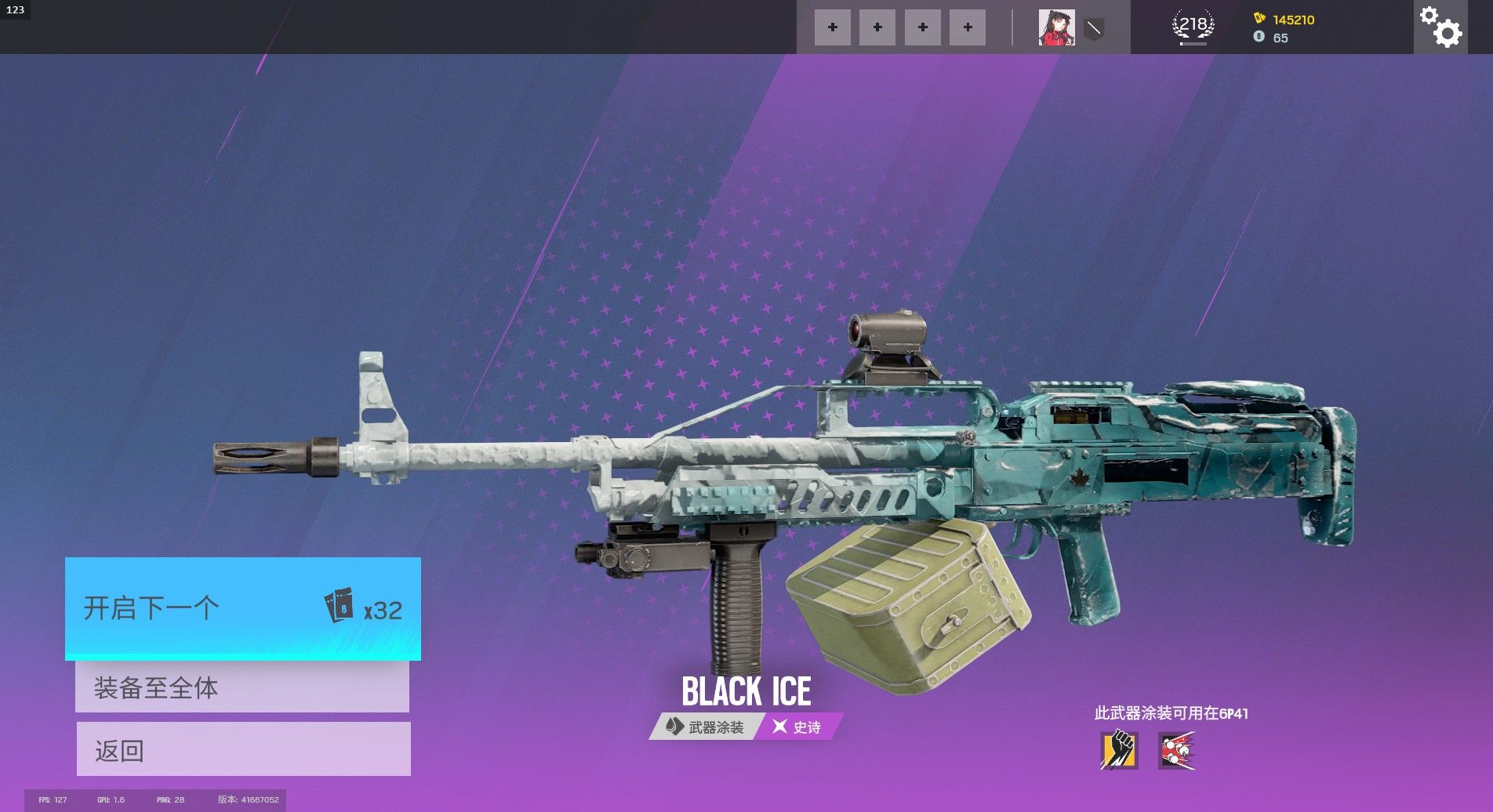Open the gear settings menu
The height and width of the screenshot is (812, 1493).
(1440, 27)
